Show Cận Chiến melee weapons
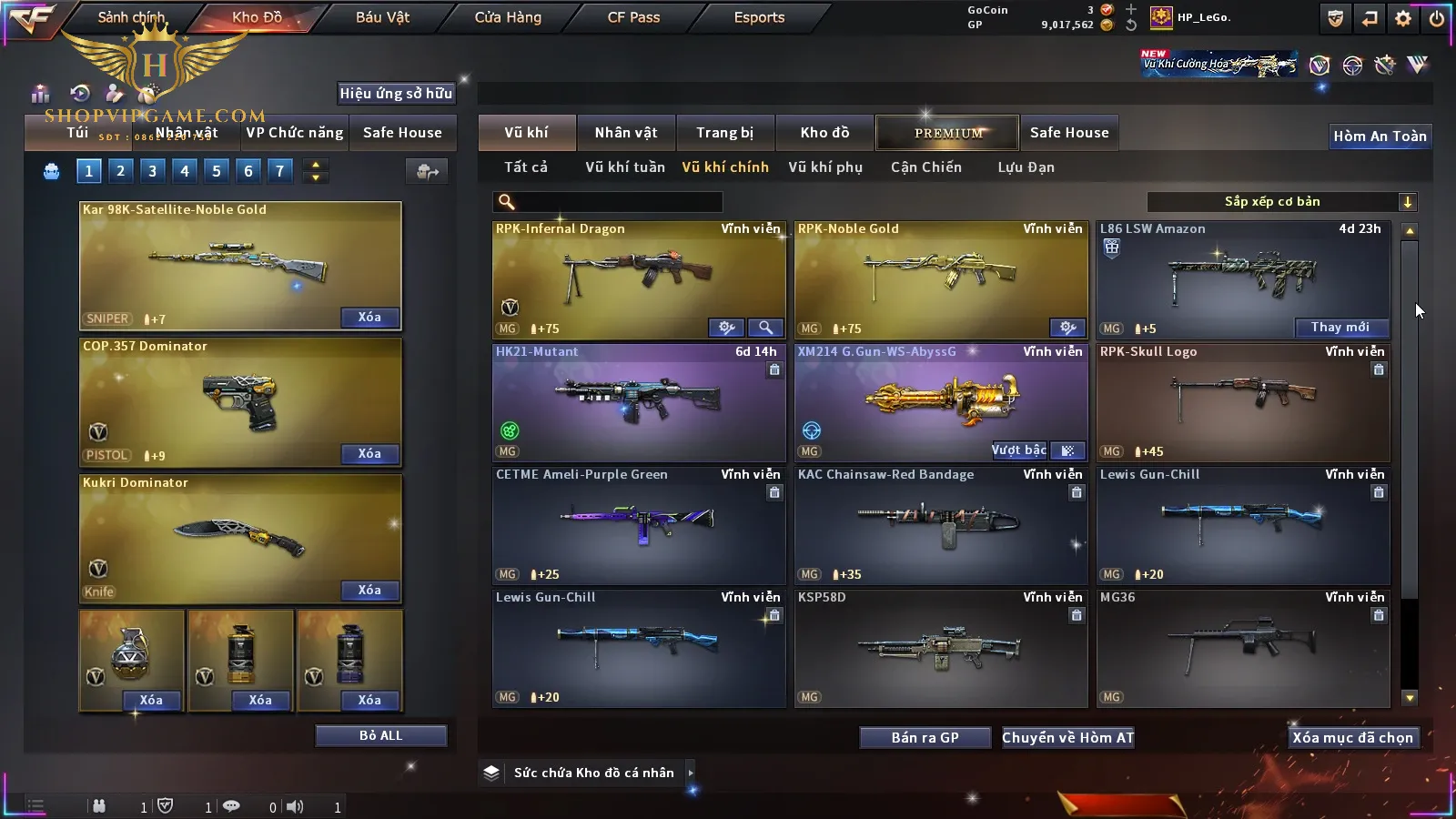This screenshot has width=1456, height=819. click(925, 167)
